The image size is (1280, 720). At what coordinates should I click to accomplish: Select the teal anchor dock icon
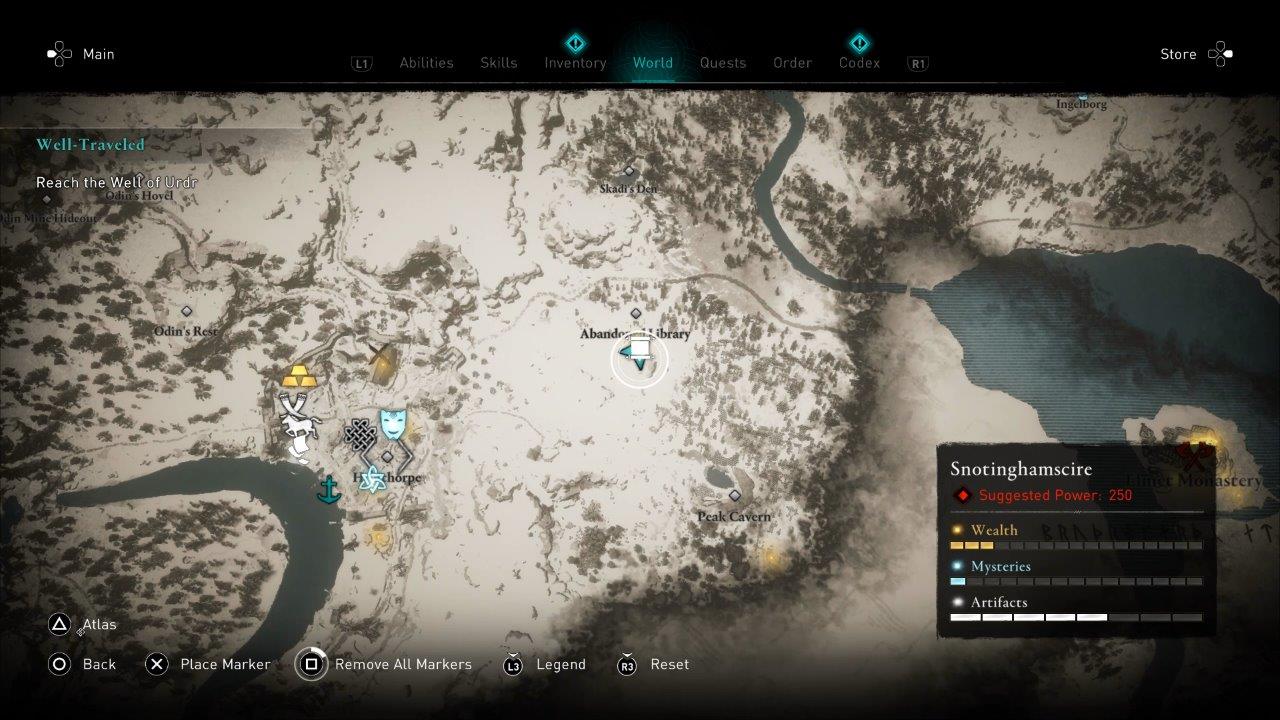pyautogui.click(x=329, y=491)
